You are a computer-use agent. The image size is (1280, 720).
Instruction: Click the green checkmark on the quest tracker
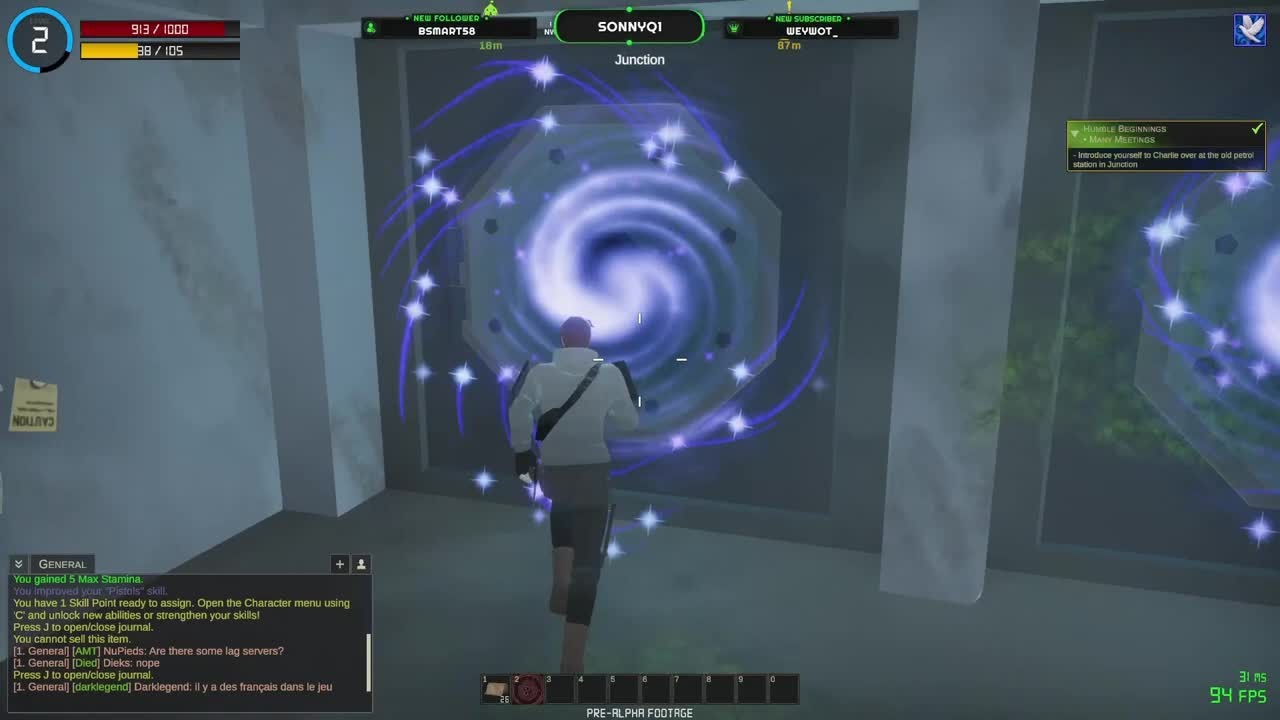(x=1257, y=129)
